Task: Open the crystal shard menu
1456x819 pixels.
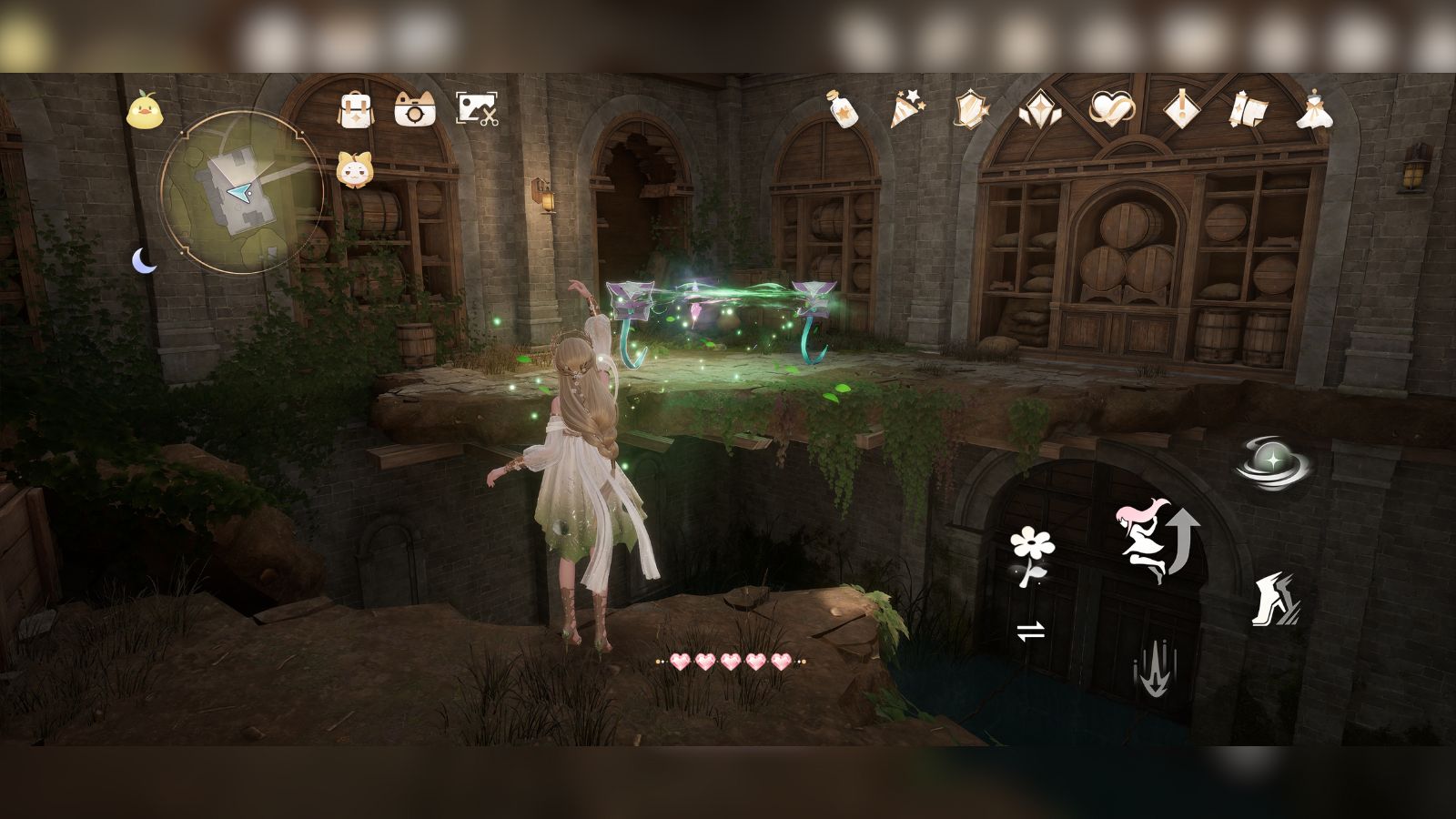Action: pos(1039,109)
